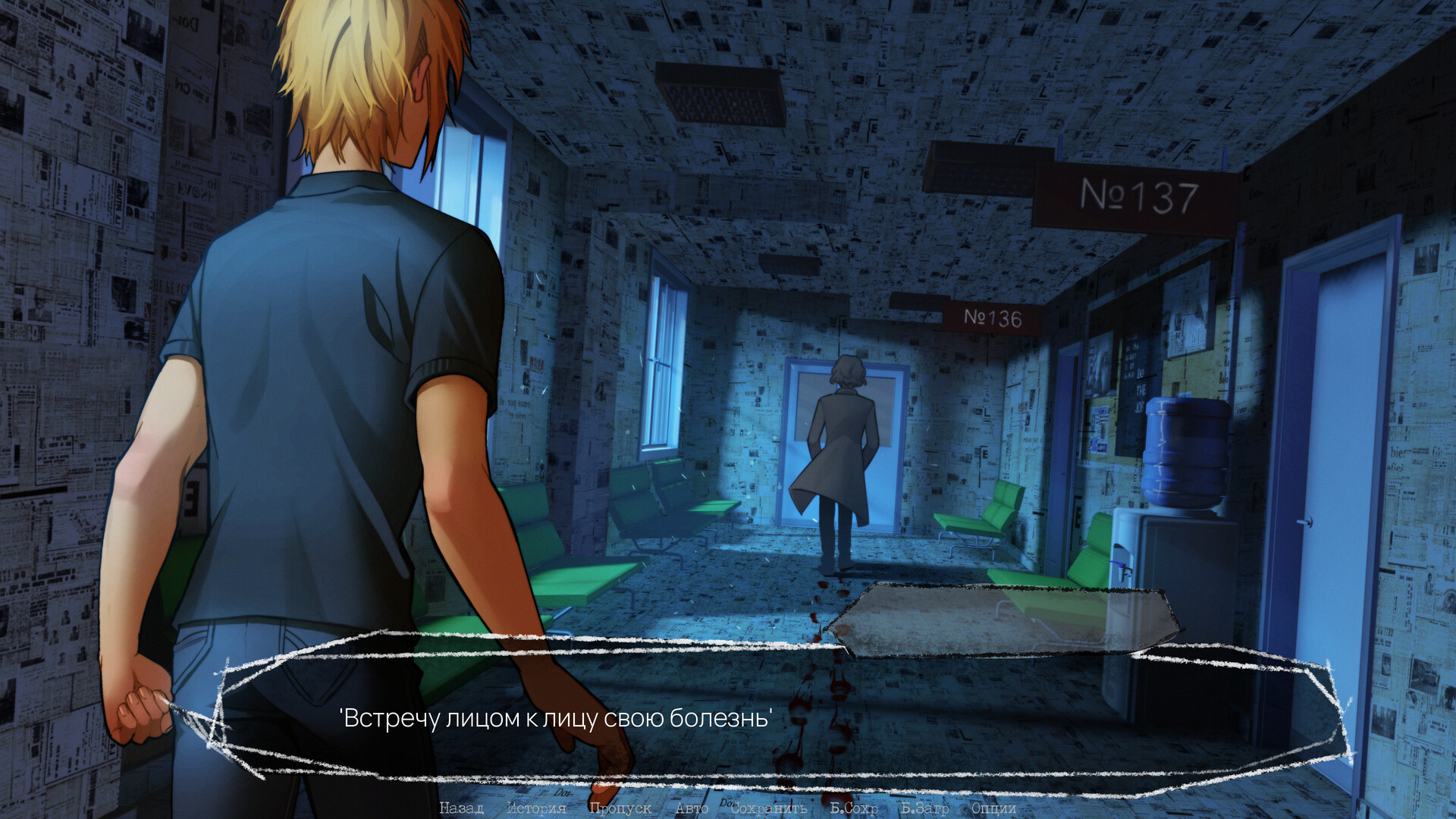Image resolution: width=1456 pixels, height=819 pixels.
Task: Quick save using Б.Сохр
Action: (854, 808)
